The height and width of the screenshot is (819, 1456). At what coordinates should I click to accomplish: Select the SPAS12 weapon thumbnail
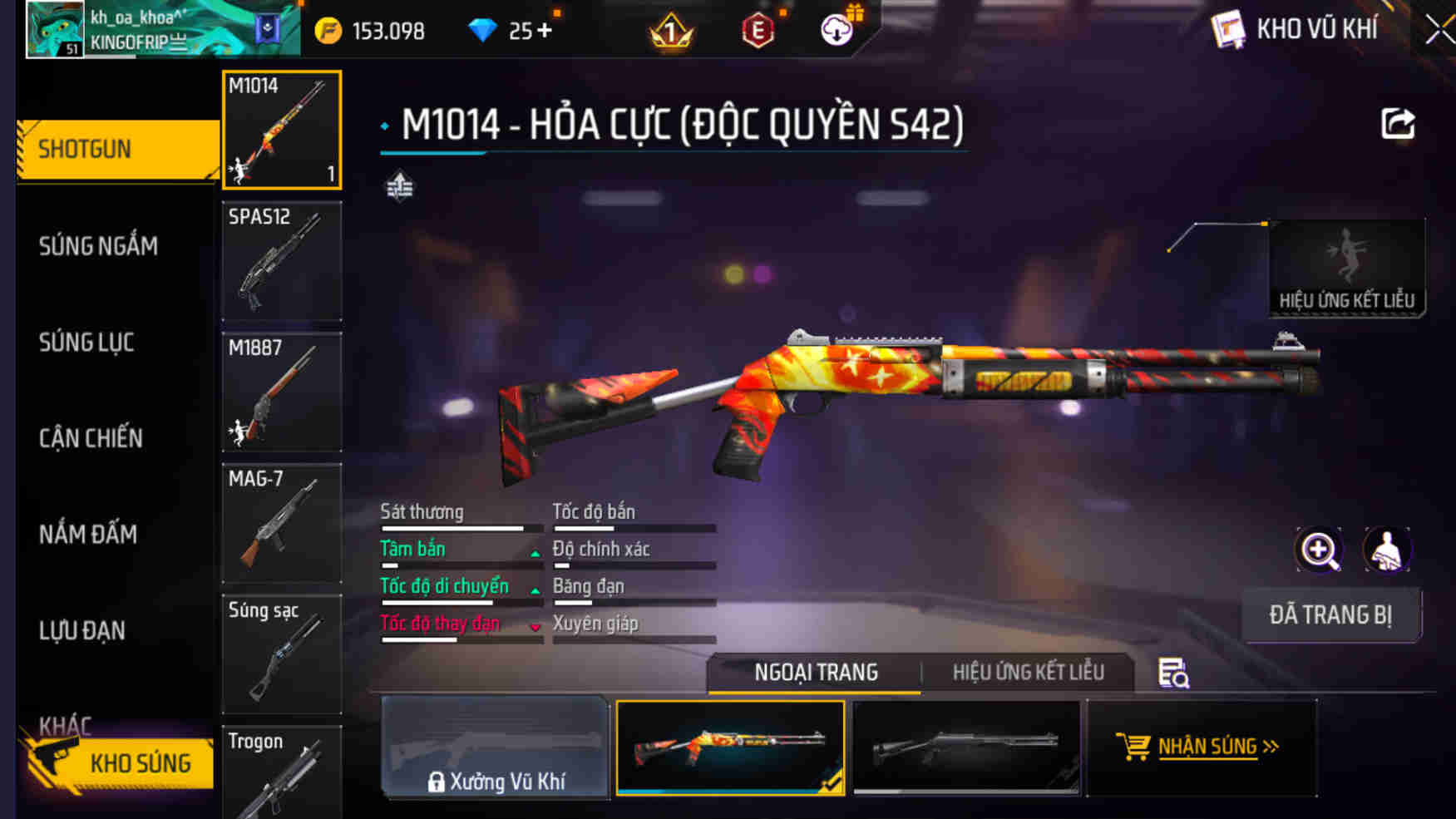pyautogui.click(x=281, y=261)
